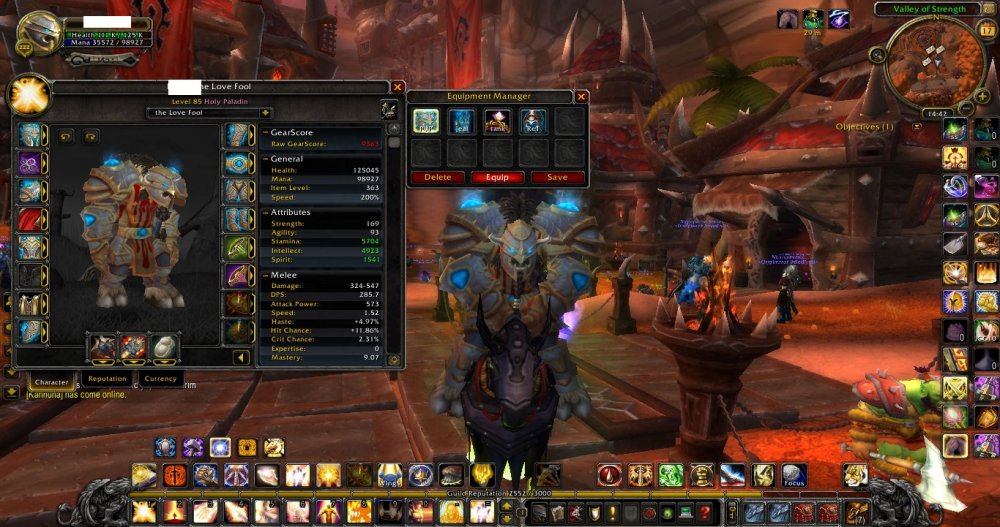Zoom out on the minimap

[967, 106]
